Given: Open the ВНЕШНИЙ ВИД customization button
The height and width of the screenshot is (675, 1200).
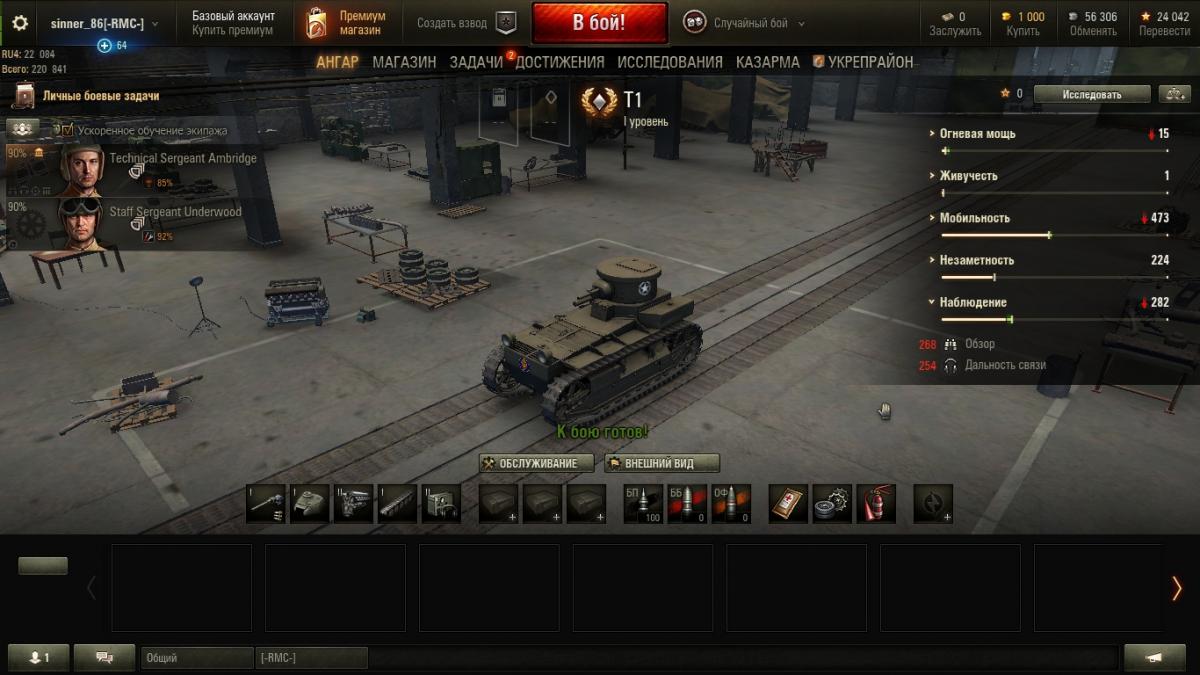Looking at the screenshot, I should pos(662,463).
